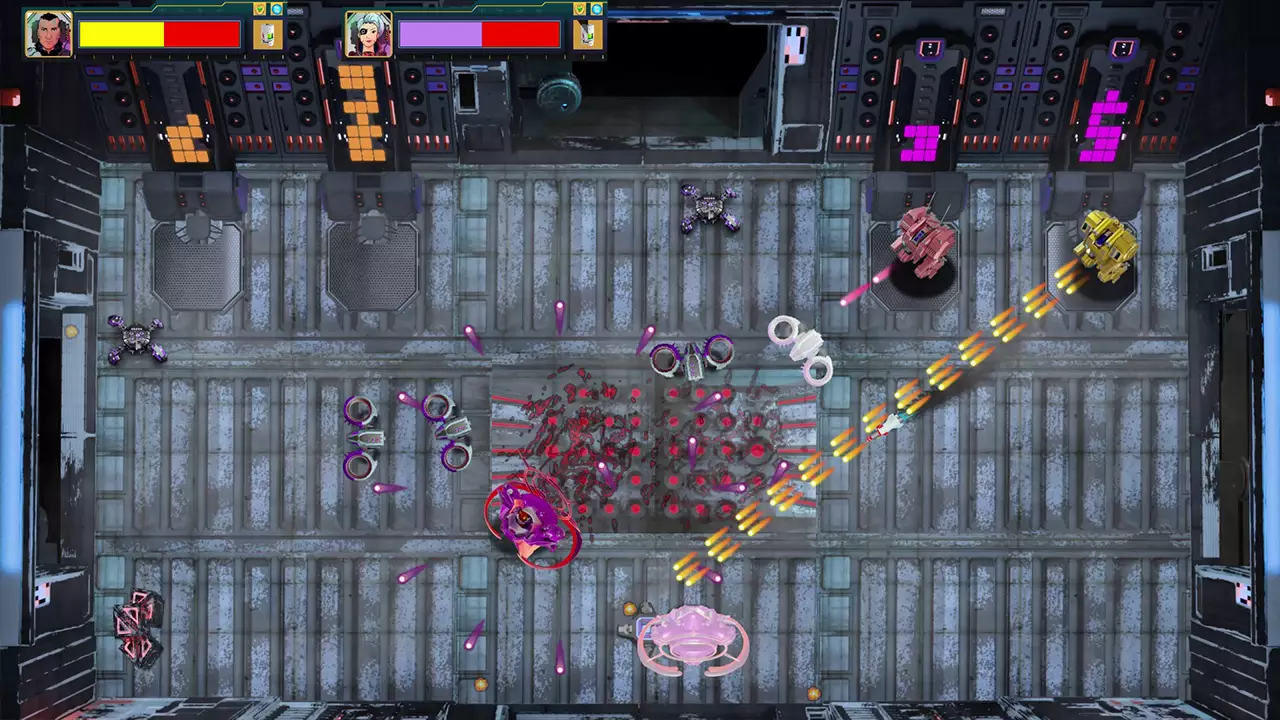Click player one's yellow health bar

pyautogui.click(x=120, y=33)
